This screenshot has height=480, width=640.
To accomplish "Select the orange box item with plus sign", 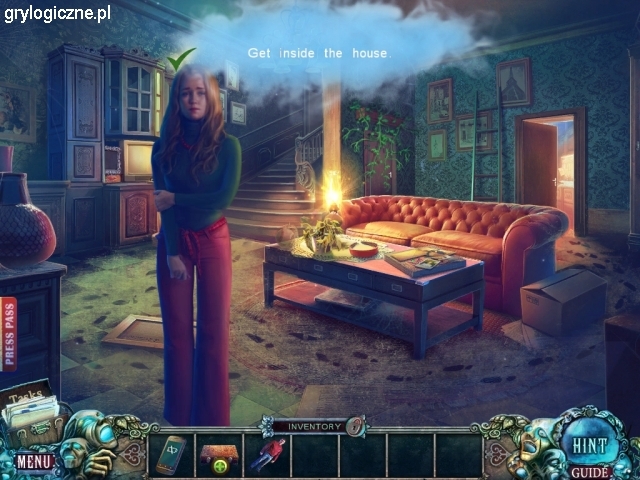I will click(x=216, y=456).
